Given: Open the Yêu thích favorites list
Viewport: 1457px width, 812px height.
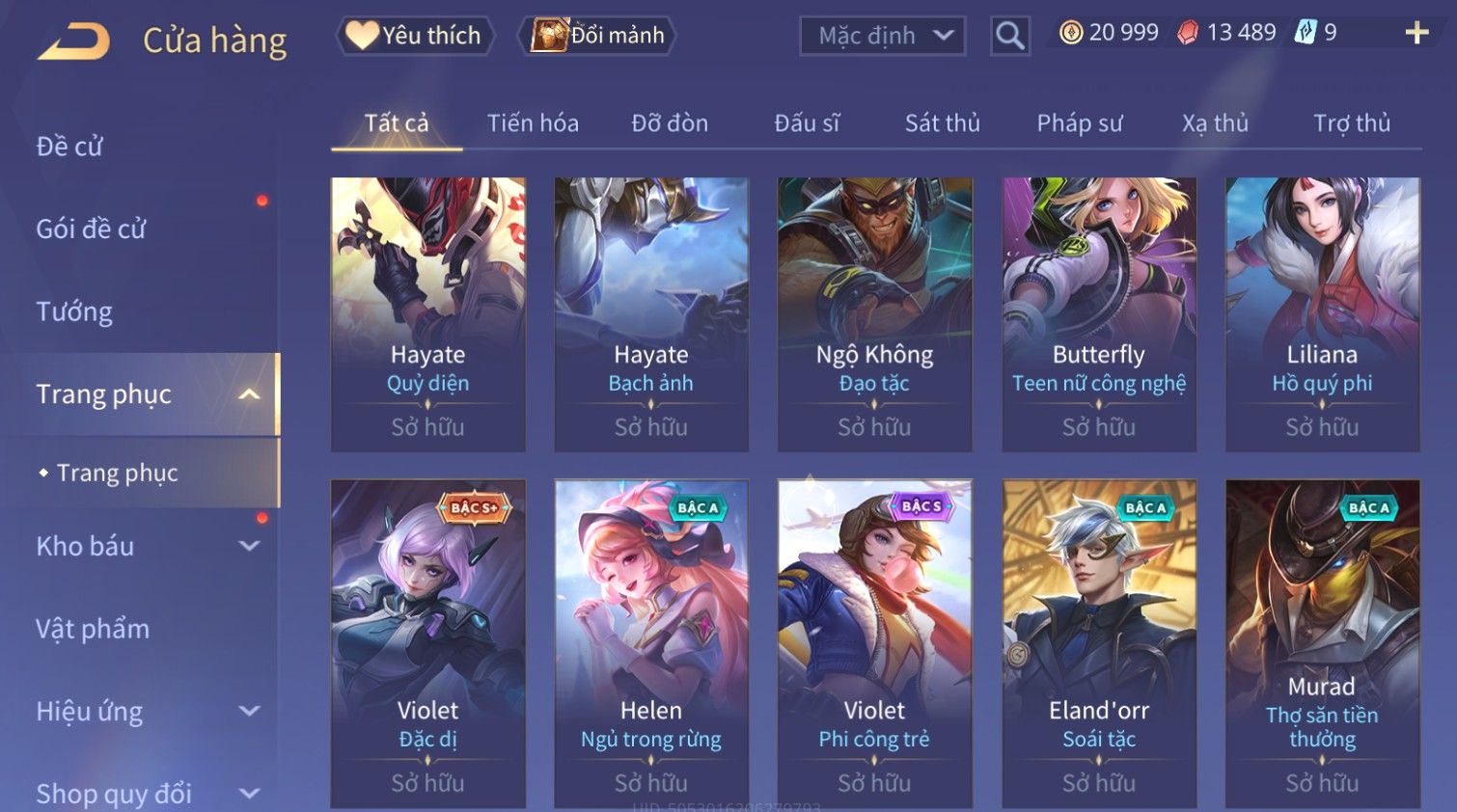Looking at the screenshot, I should click(x=415, y=36).
